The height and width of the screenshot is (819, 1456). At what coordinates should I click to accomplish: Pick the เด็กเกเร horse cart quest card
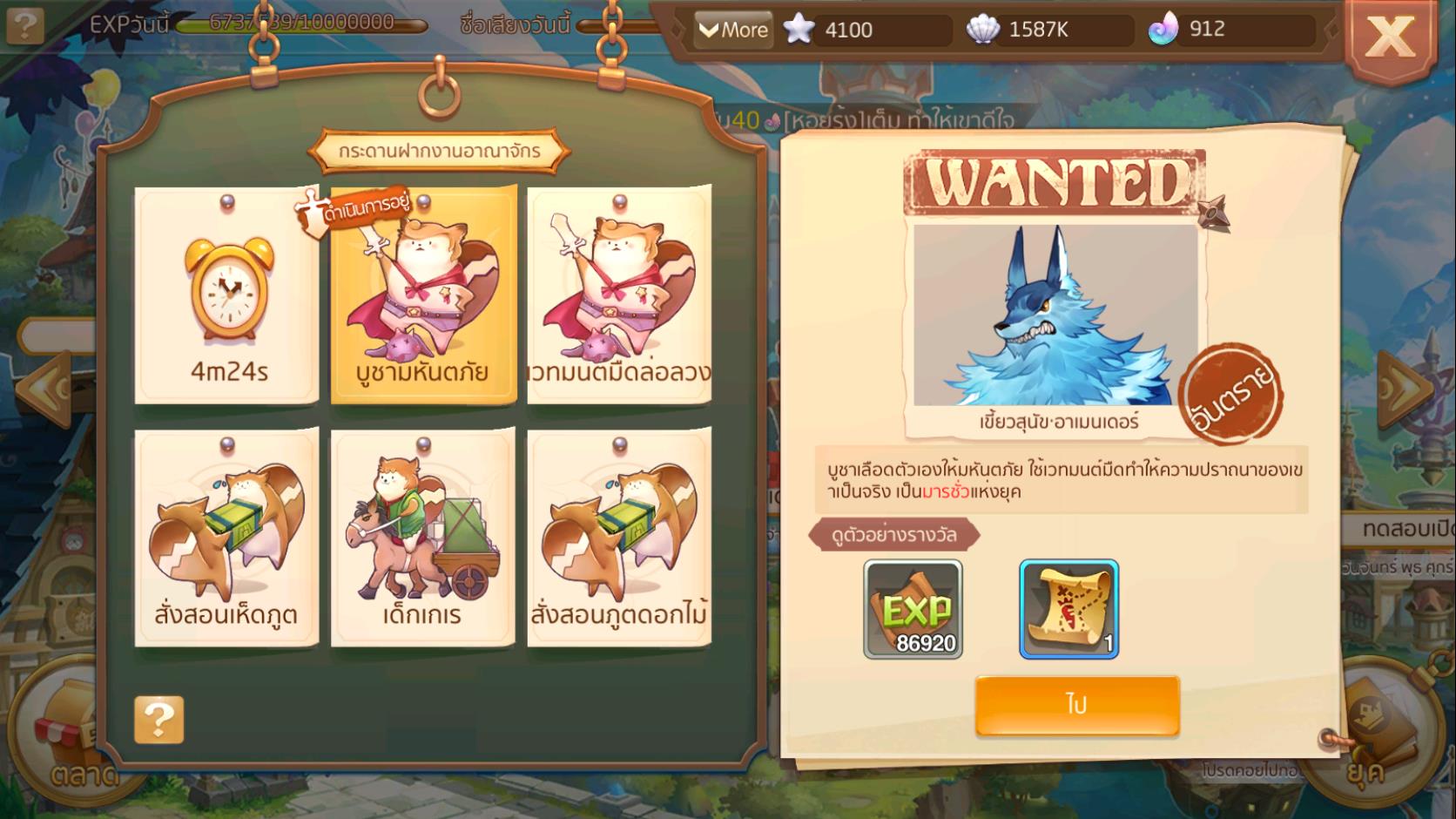pyautogui.click(x=423, y=538)
